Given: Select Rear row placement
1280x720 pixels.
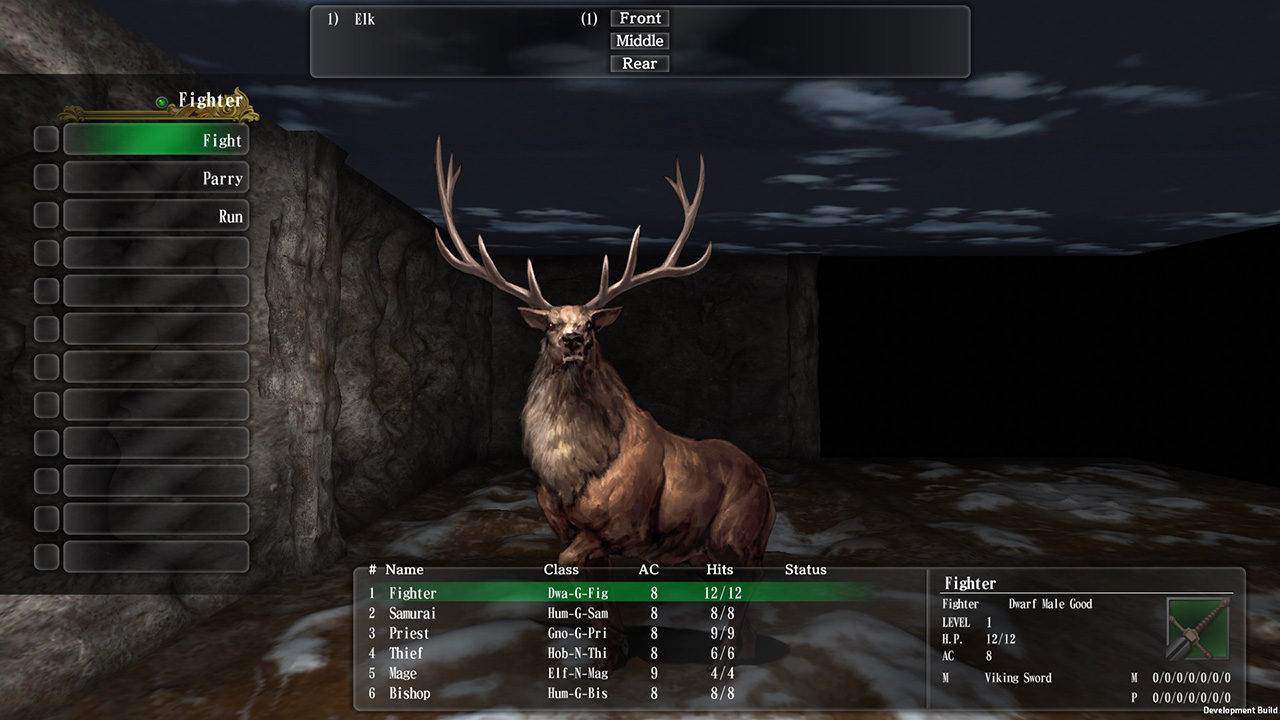Looking at the screenshot, I should [639, 63].
